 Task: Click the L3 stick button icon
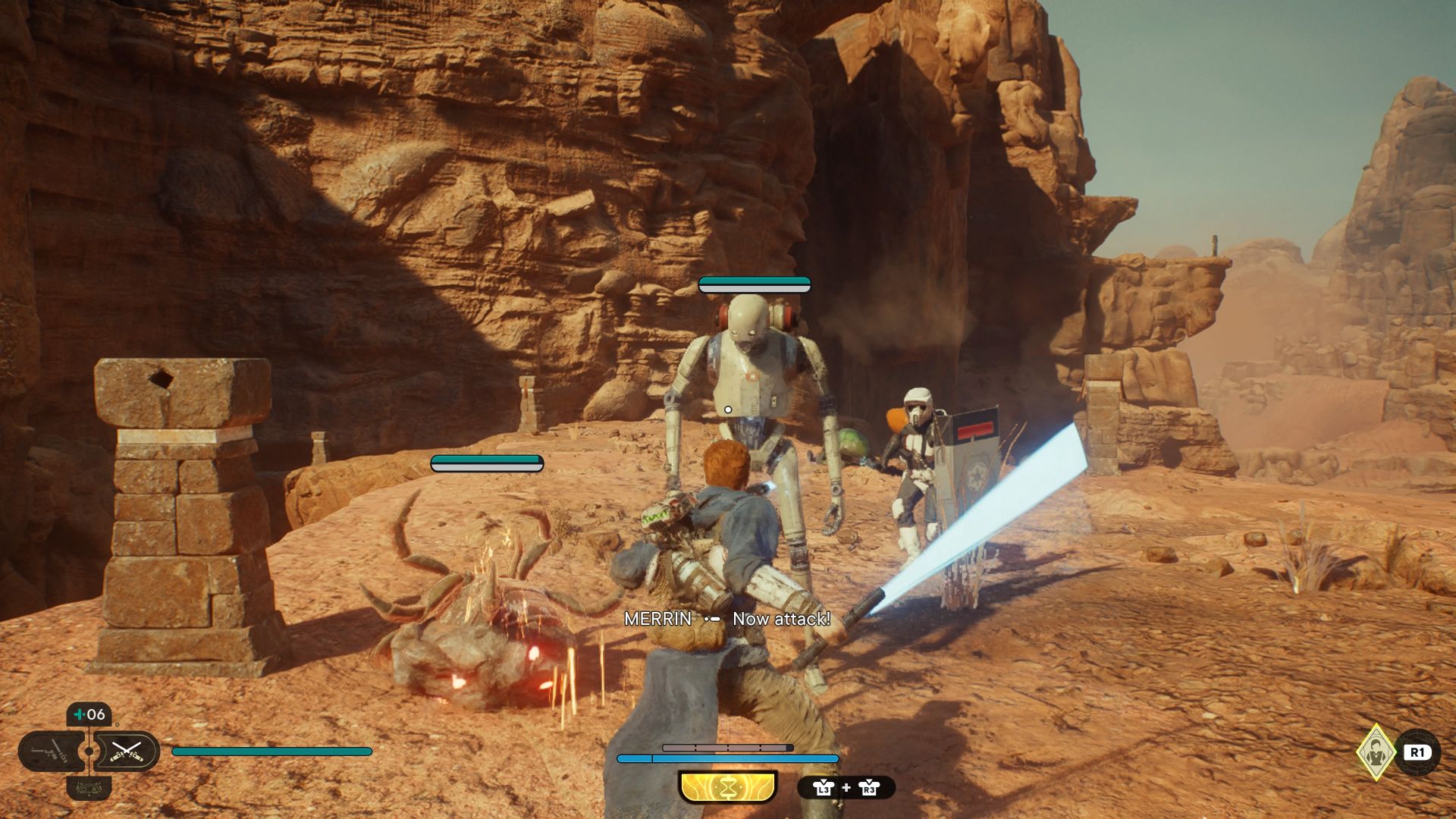824,788
